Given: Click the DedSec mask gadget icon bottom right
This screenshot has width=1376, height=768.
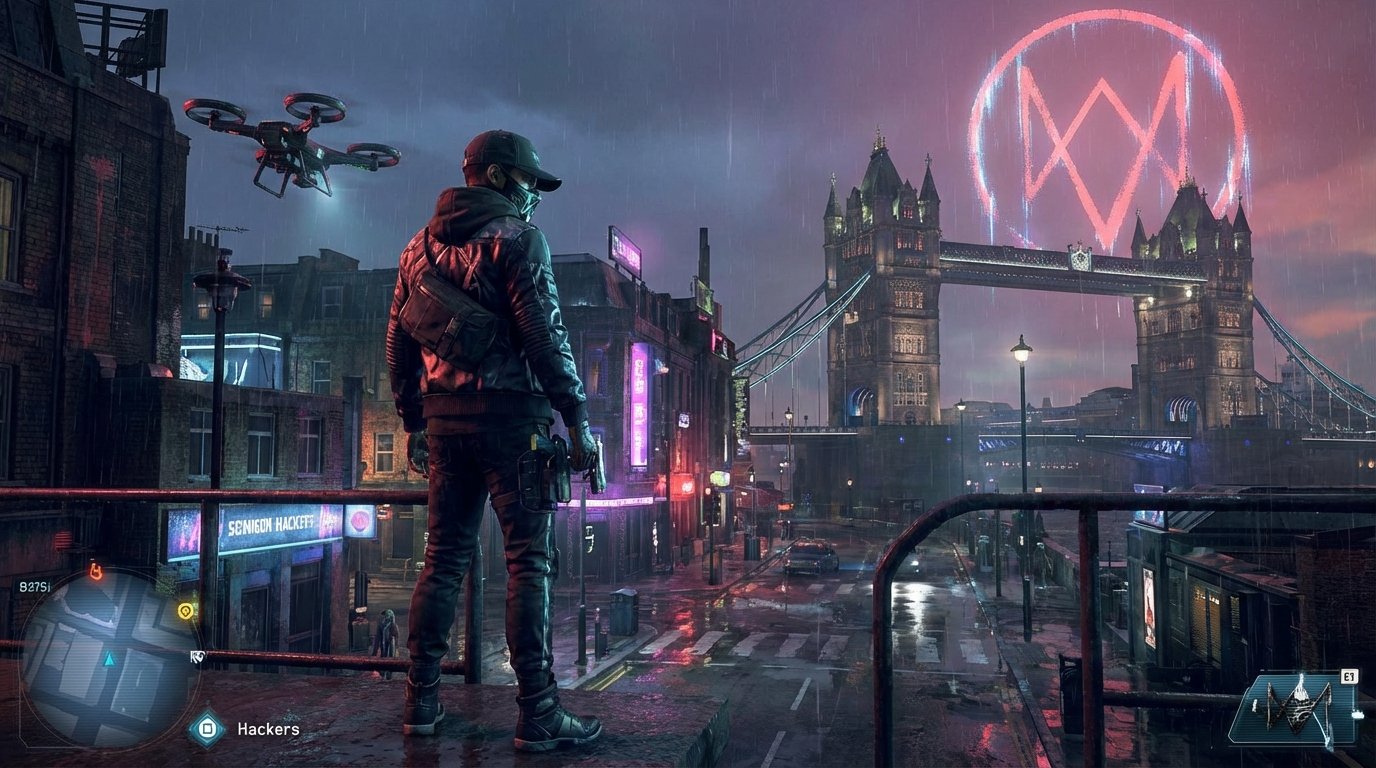Looking at the screenshot, I should point(1295,708).
